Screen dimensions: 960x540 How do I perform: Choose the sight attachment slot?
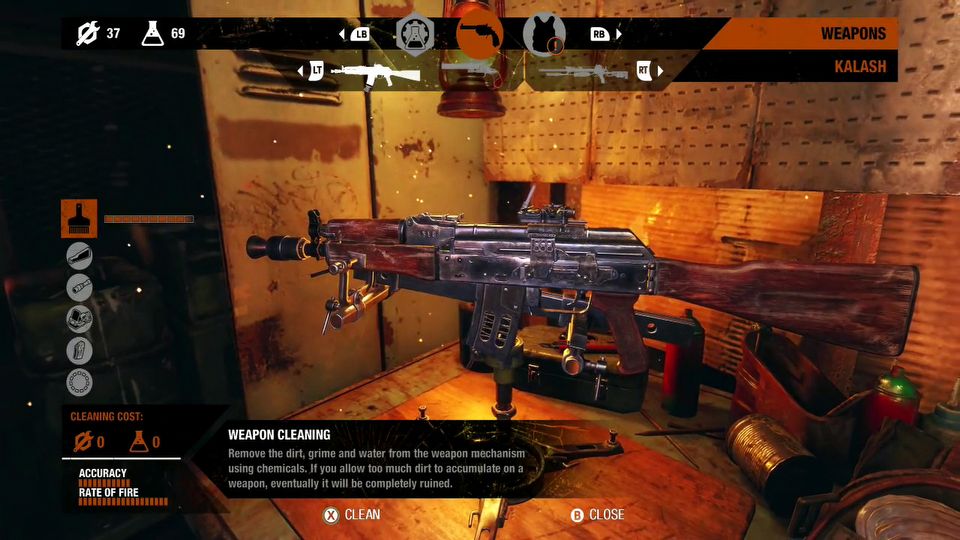pyautogui.click(x=79, y=319)
